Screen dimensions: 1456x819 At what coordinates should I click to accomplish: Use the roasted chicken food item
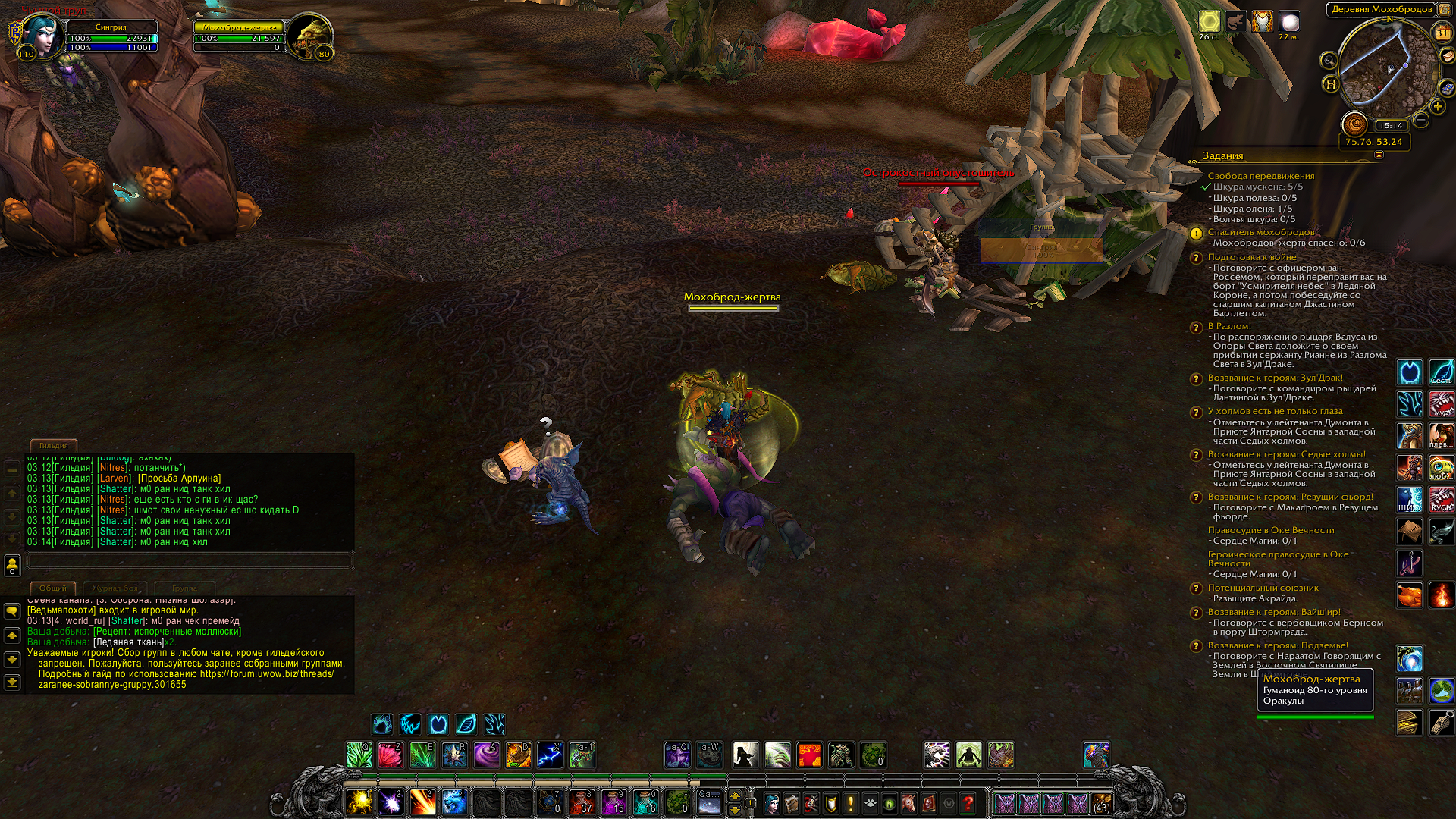[x=1409, y=595]
